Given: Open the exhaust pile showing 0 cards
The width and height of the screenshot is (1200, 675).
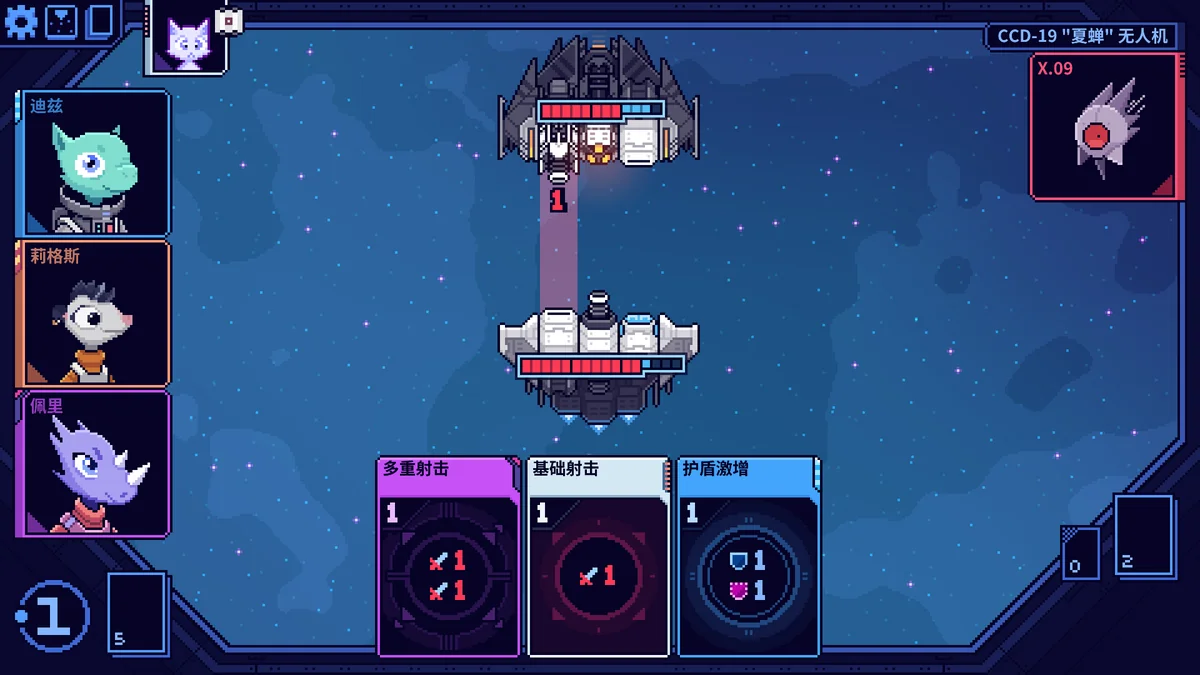Looking at the screenshot, I should coord(1080,553).
